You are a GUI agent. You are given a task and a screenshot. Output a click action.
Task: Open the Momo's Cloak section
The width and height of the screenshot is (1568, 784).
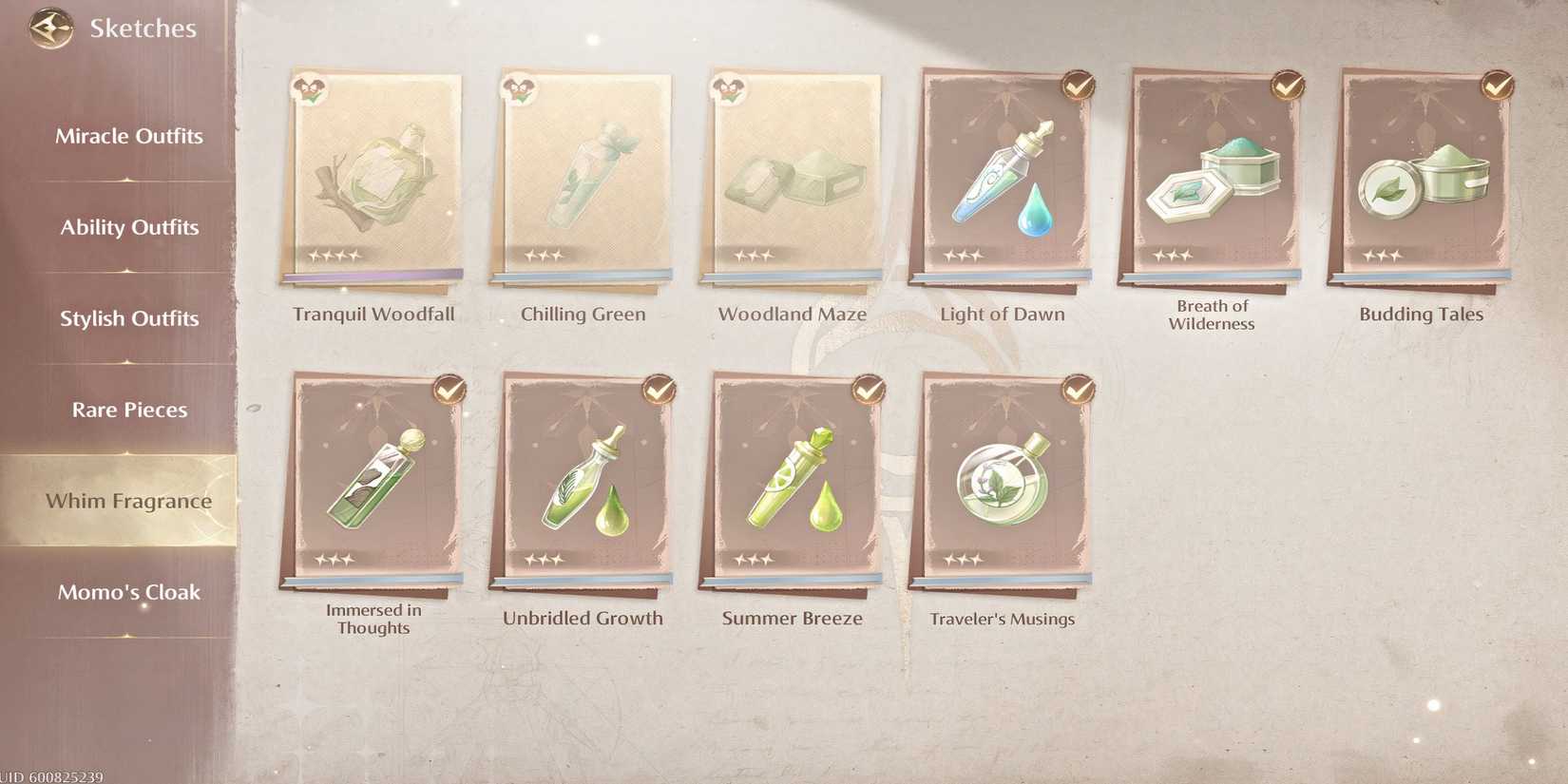[129, 592]
